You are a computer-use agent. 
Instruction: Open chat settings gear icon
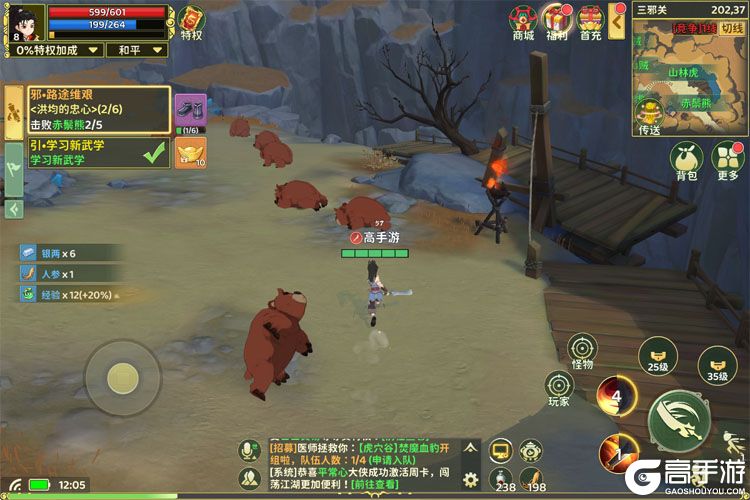pyautogui.click(x=470, y=480)
